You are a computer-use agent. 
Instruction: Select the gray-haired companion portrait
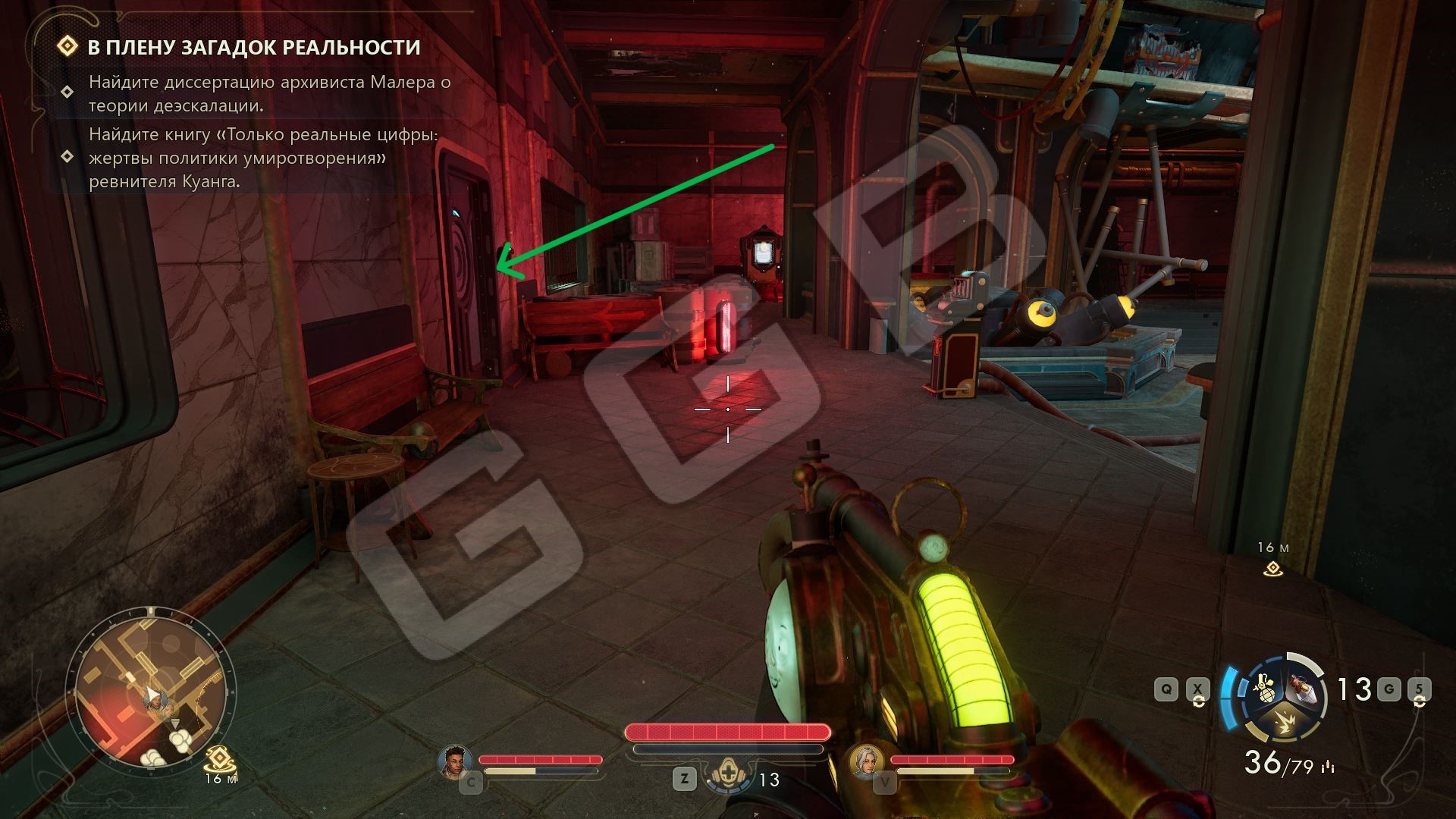click(x=864, y=761)
